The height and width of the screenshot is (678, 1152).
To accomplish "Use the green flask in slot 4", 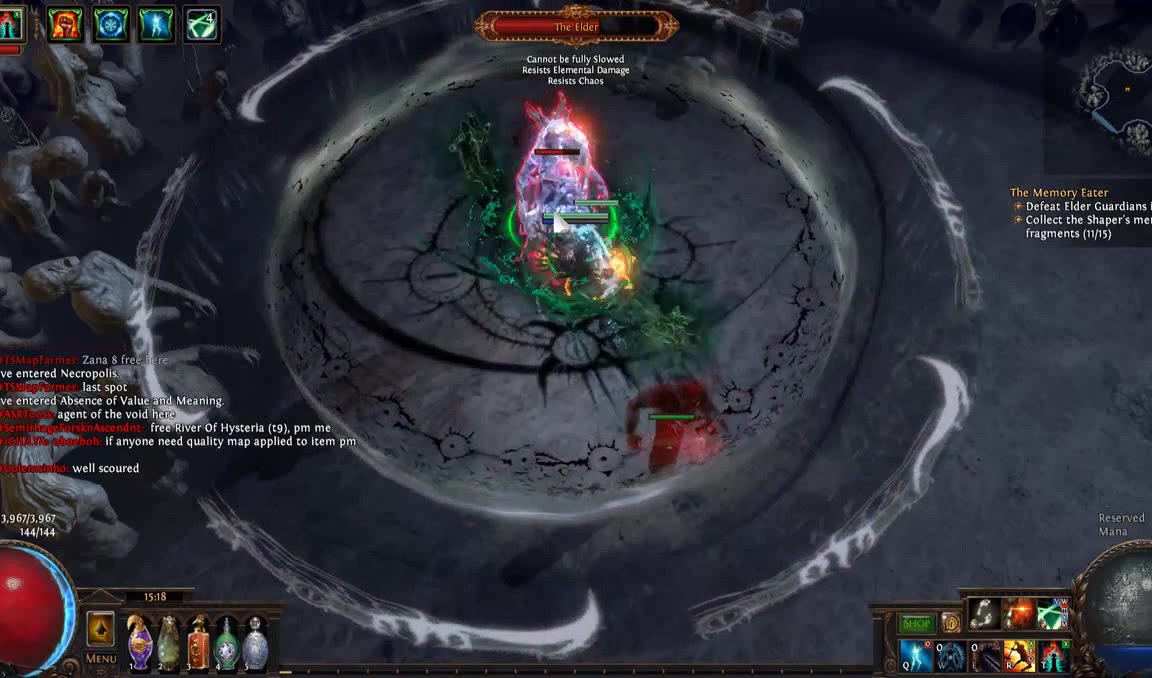I will pyautogui.click(x=227, y=641).
